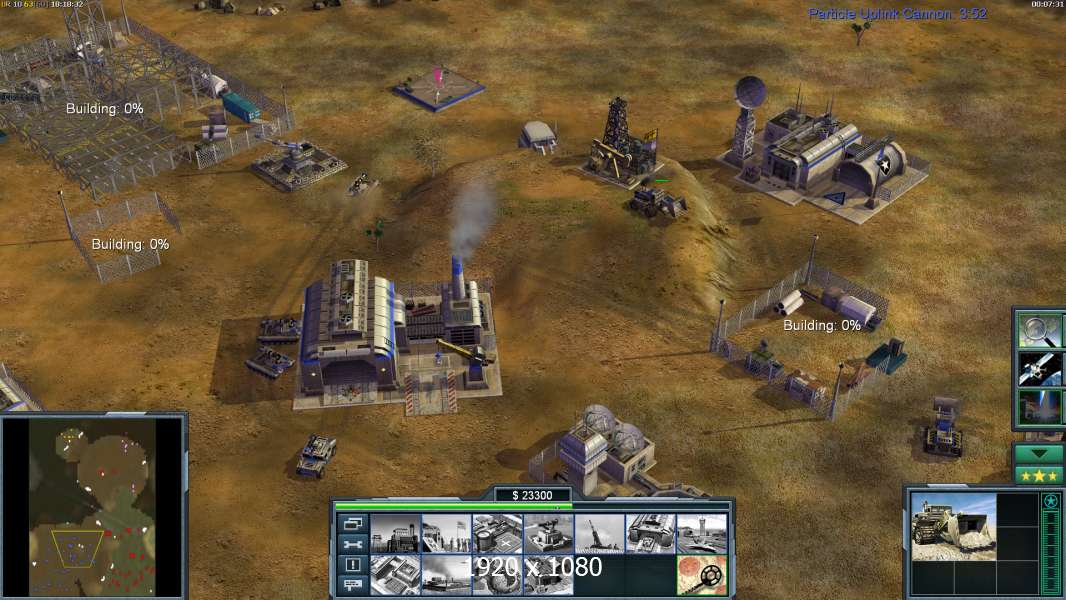Screen dimensions: 1066x600
Task: Click the exclamation mark button
Action: (x=353, y=565)
